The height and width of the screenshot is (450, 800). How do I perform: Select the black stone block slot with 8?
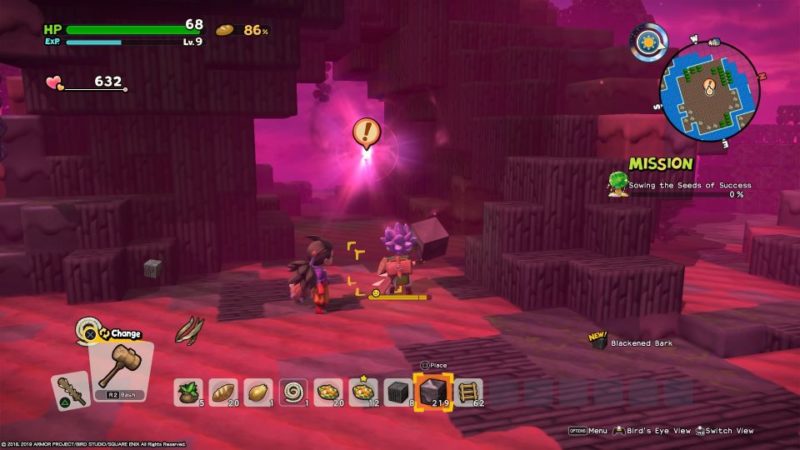coord(397,390)
